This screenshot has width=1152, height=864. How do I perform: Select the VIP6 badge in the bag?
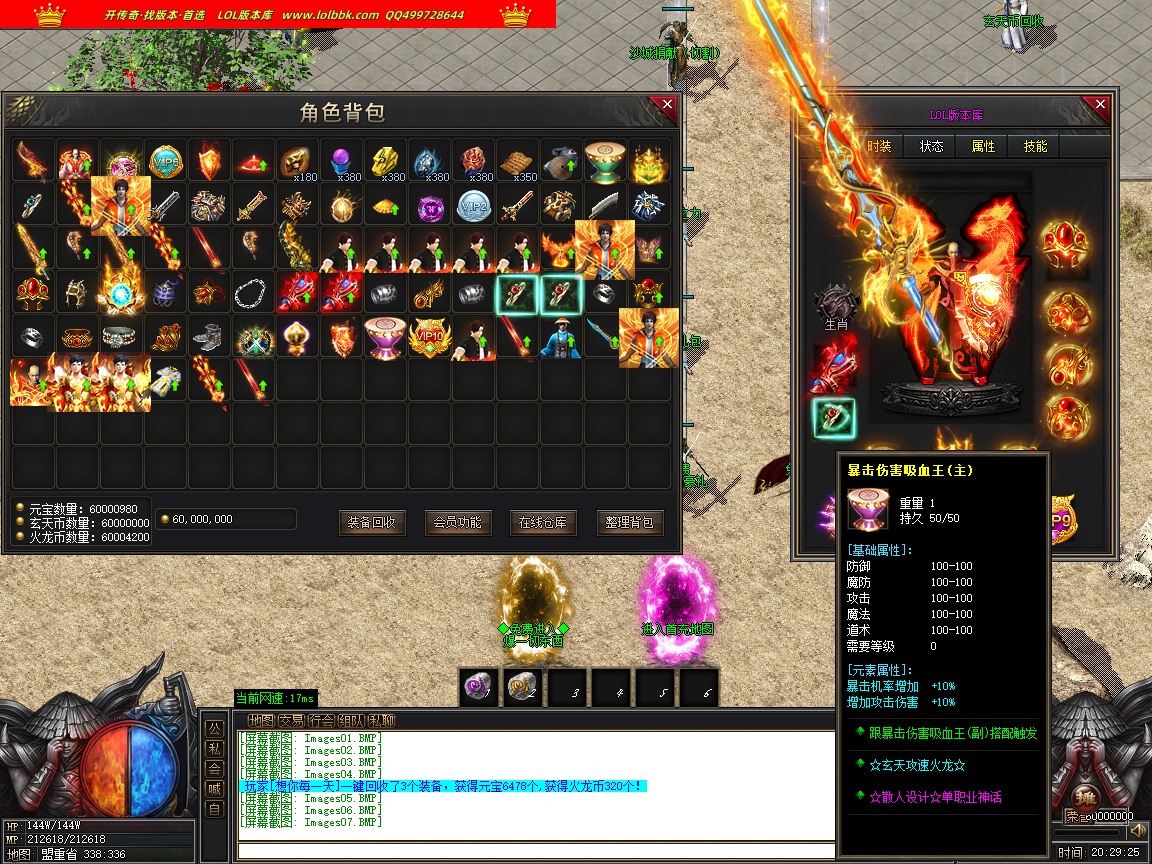[165, 161]
